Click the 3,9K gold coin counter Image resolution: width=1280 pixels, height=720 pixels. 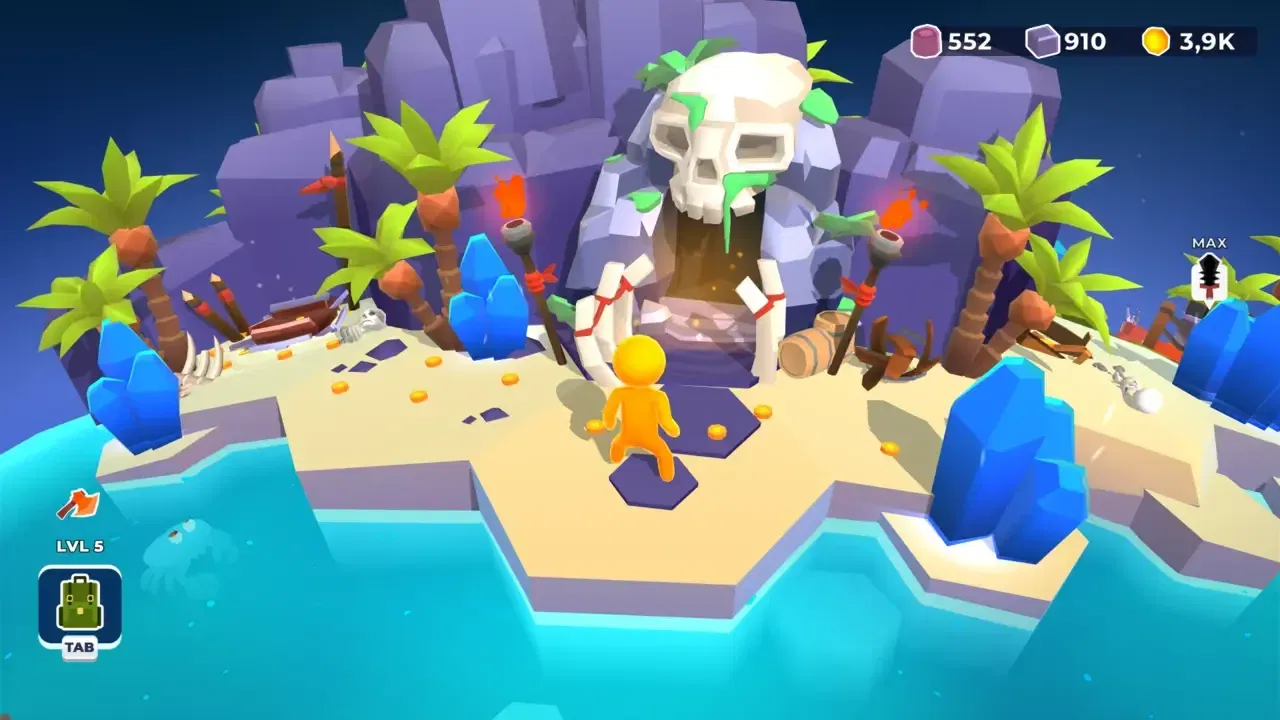pos(1207,42)
